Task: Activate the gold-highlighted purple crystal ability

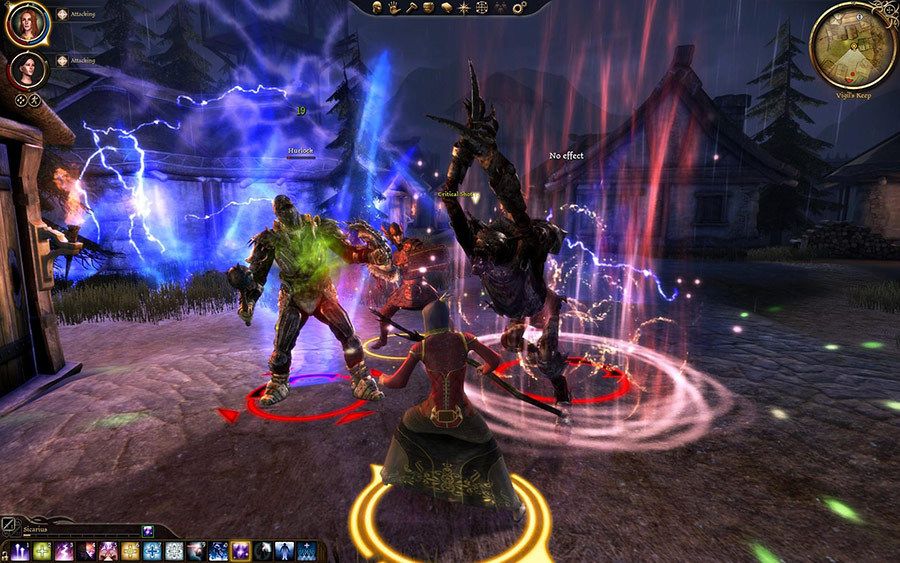Action: click(x=241, y=551)
